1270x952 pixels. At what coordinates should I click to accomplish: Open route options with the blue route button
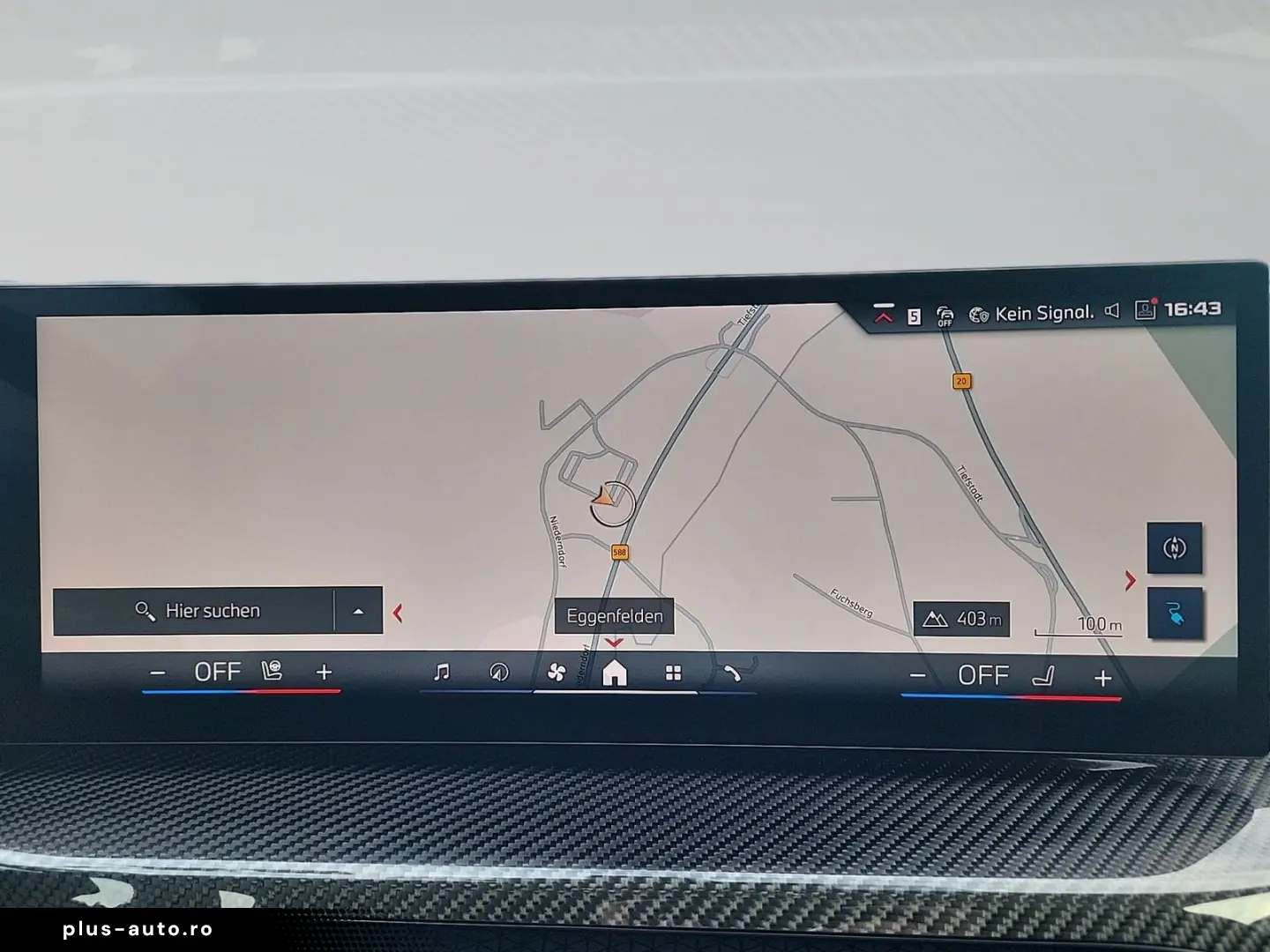pyautogui.click(x=1176, y=612)
